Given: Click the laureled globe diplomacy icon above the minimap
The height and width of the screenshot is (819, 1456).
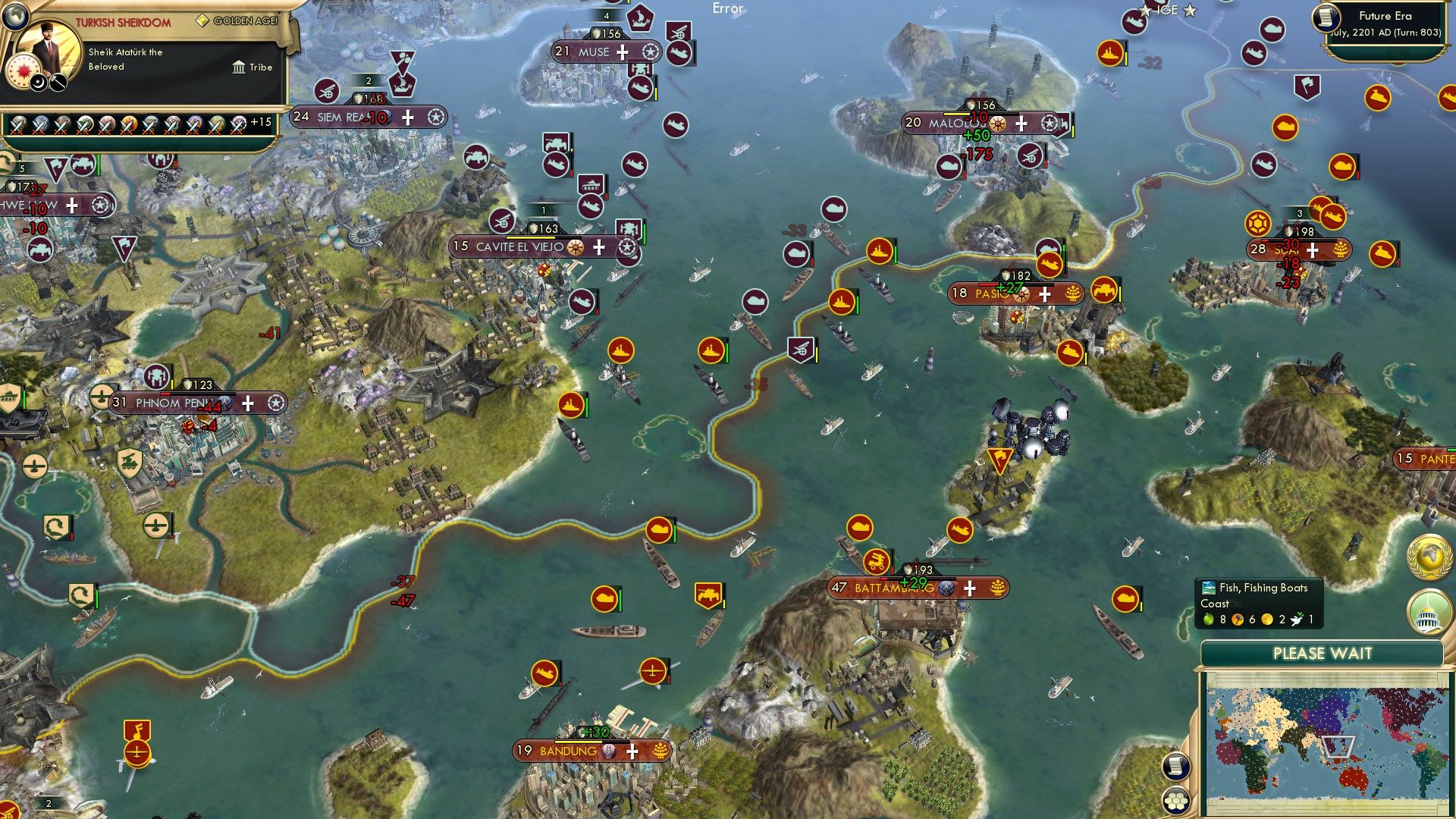Looking at the screenshot, I should coord(1429,556).
